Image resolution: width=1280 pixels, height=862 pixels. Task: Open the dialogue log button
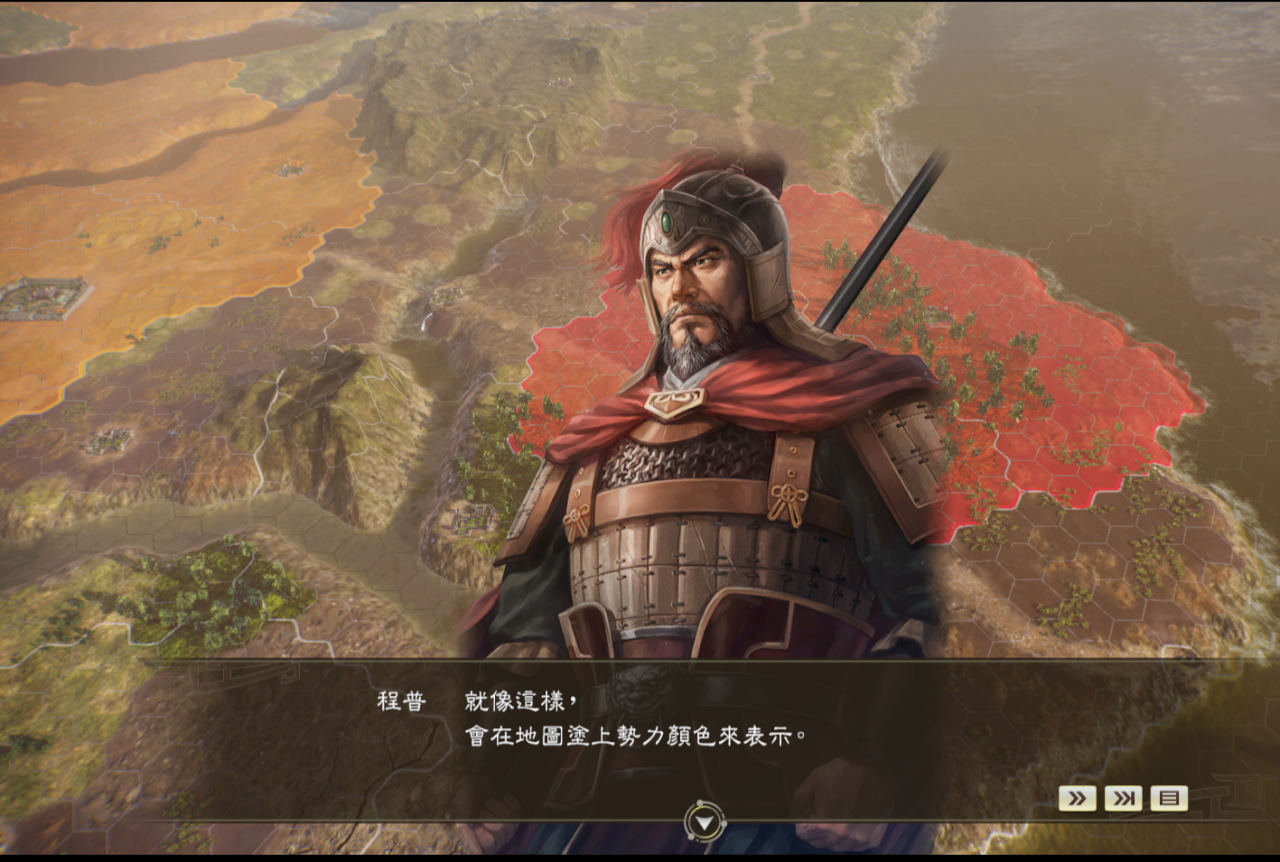click(x=1169, y=798)
